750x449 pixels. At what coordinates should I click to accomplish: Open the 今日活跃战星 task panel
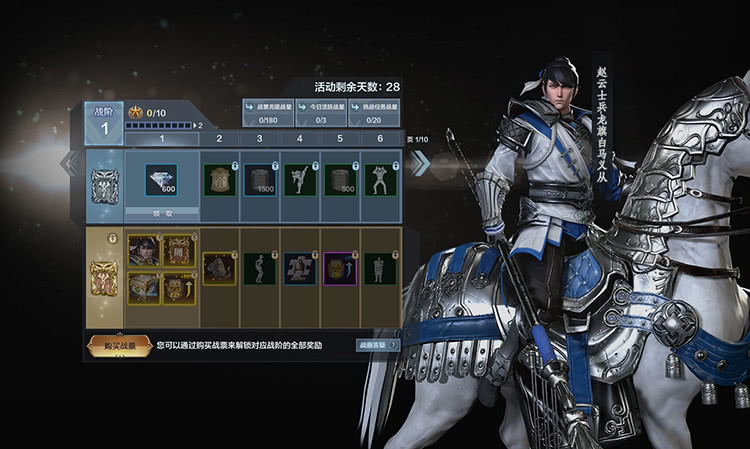click(322, 109)
